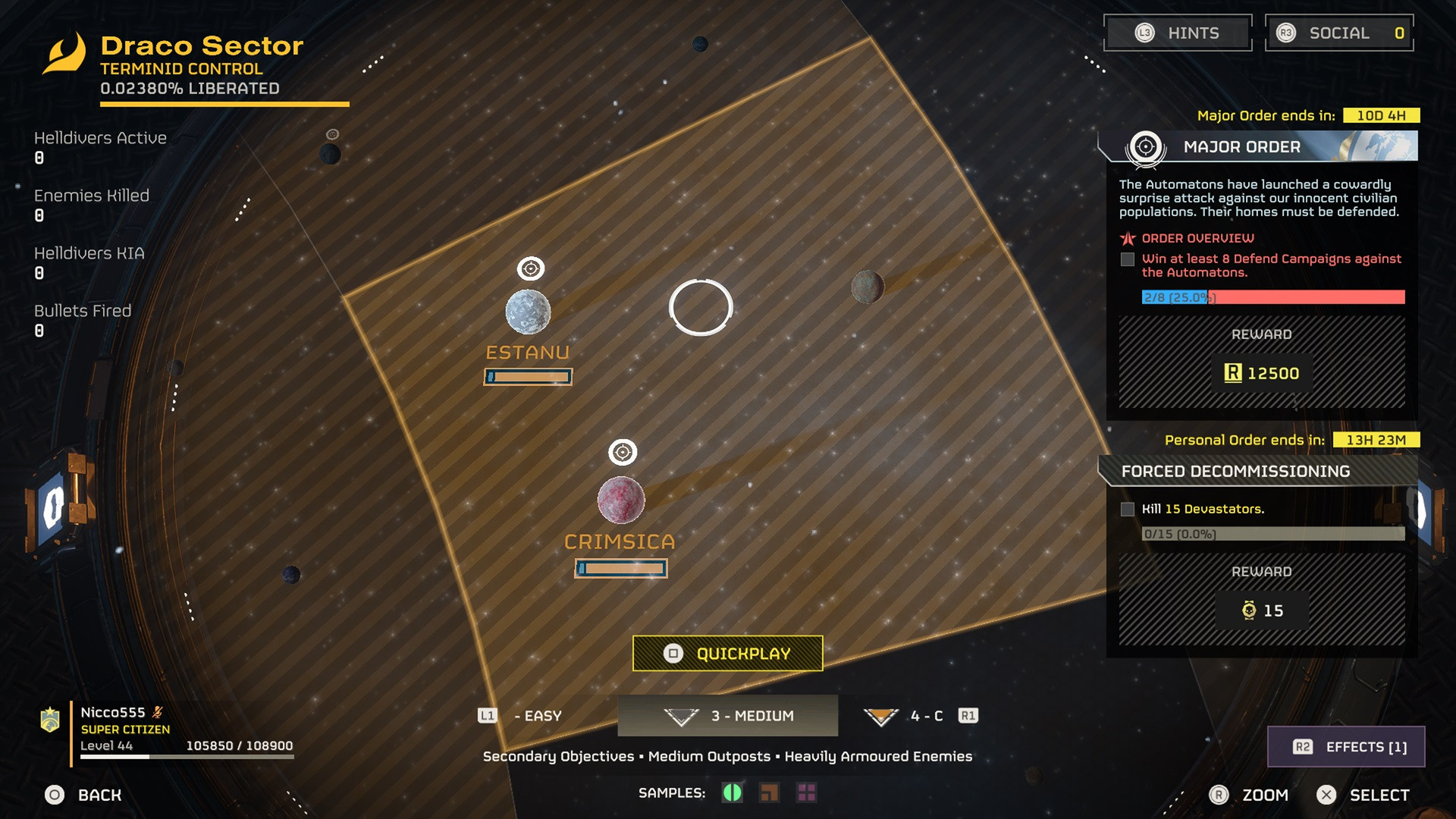
Task: Show the Effects [1] panel
Action: [1346, 747]
